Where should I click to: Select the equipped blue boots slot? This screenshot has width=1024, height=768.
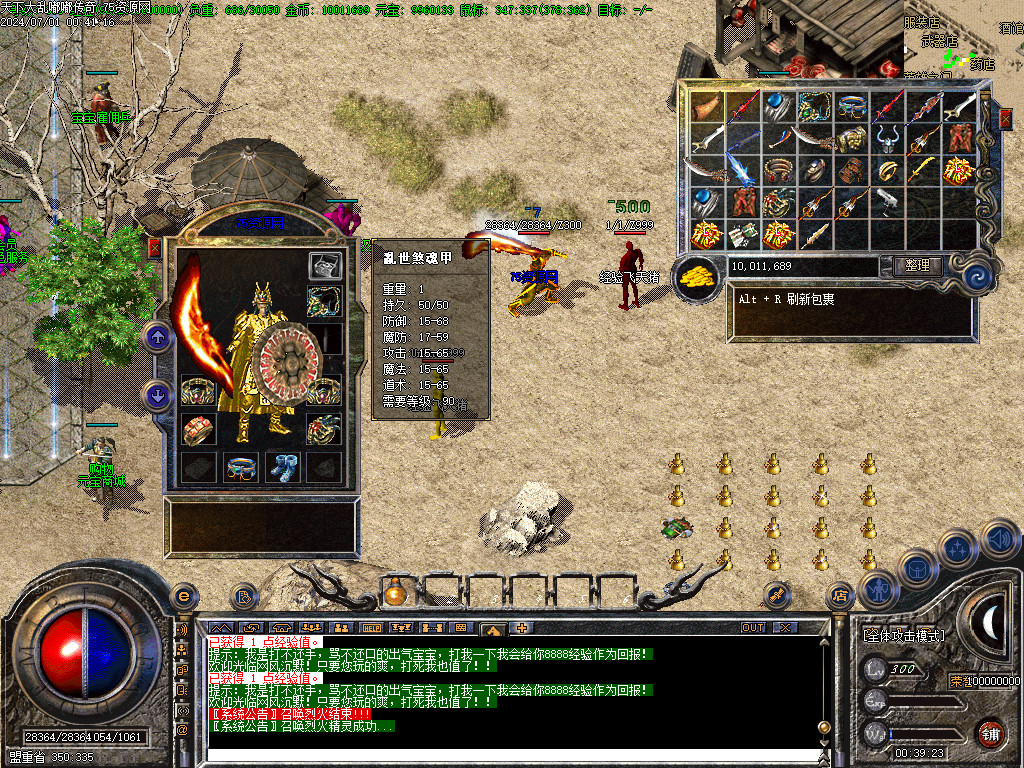pyautogui.click(x=281, y=467)
